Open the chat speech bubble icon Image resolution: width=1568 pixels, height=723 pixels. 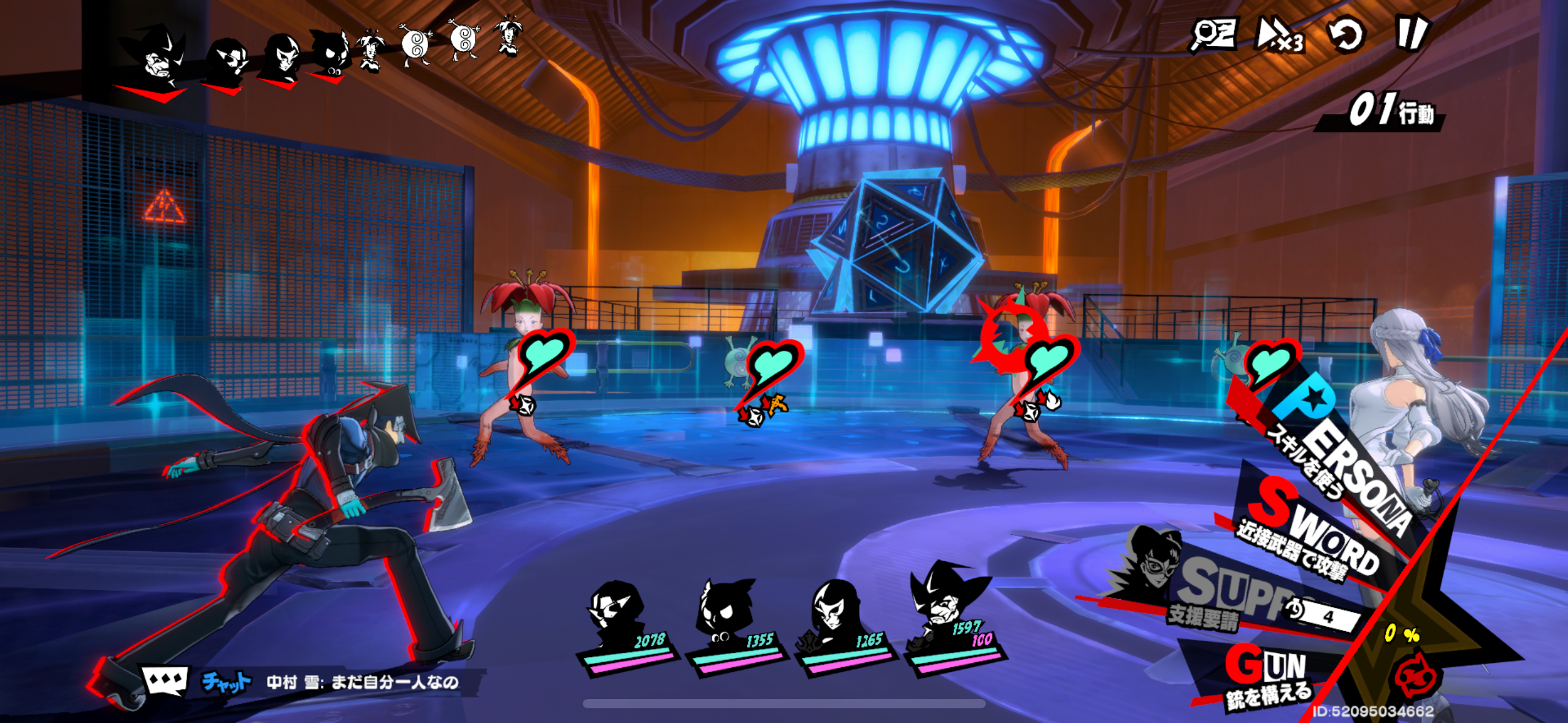click(x=164, y=681)
